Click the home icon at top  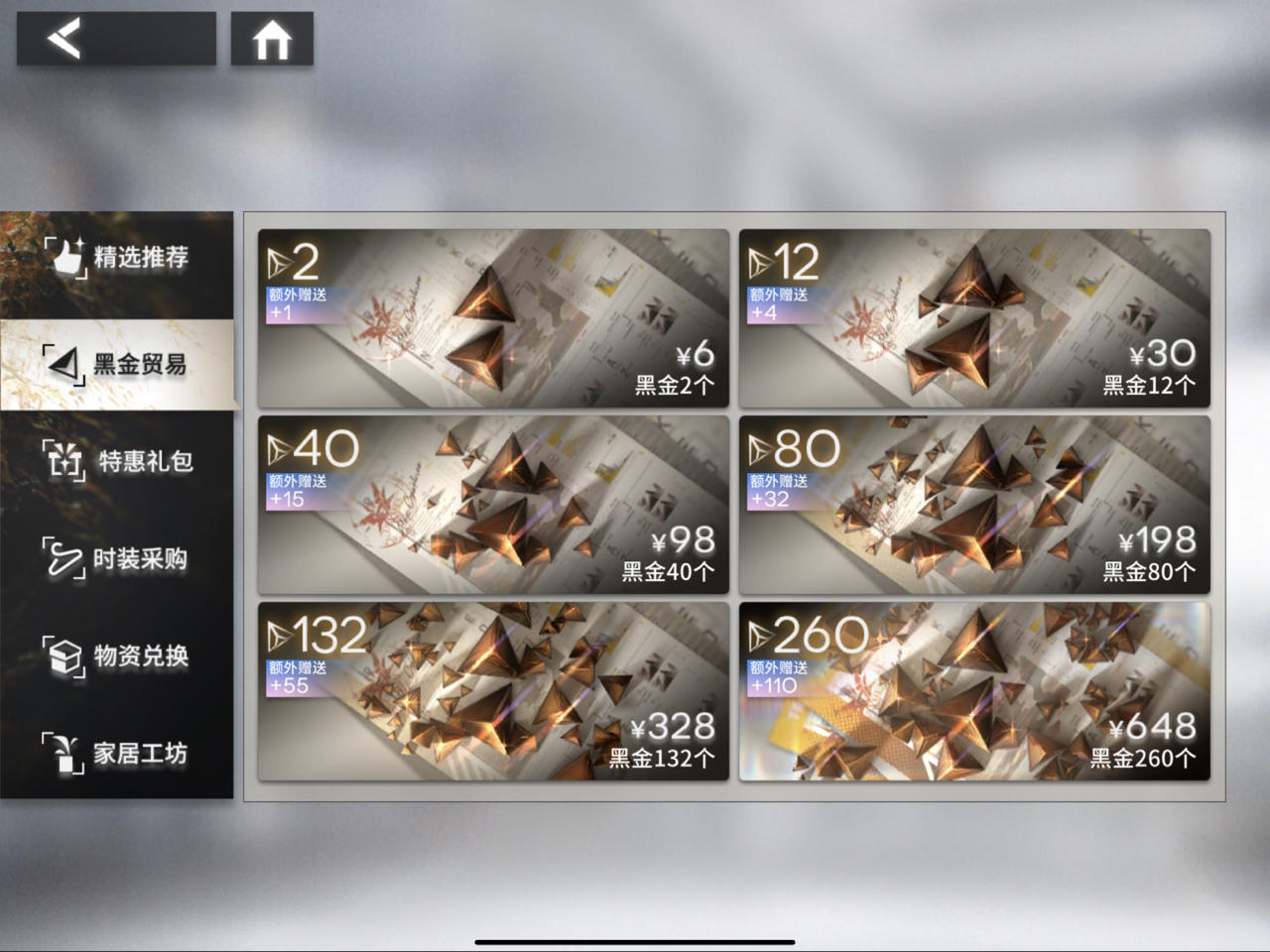pos(272,38)
